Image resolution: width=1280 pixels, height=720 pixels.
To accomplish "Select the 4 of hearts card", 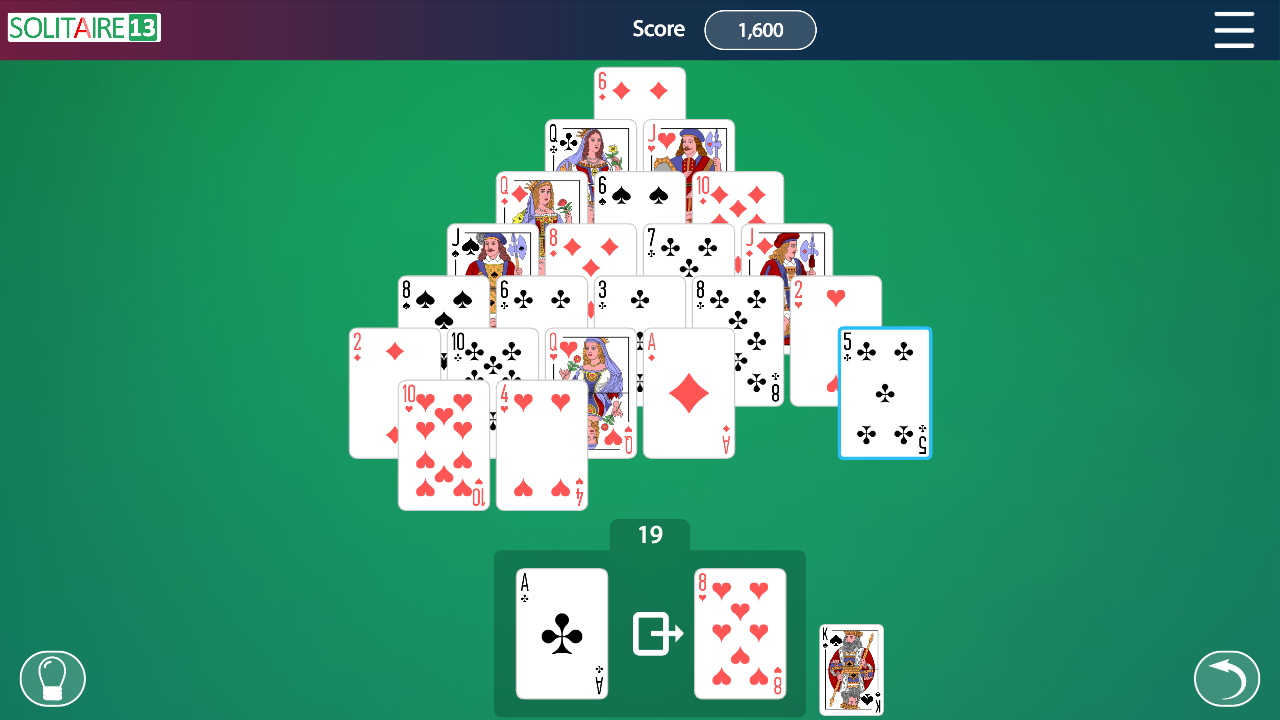I will coord(541,445).
